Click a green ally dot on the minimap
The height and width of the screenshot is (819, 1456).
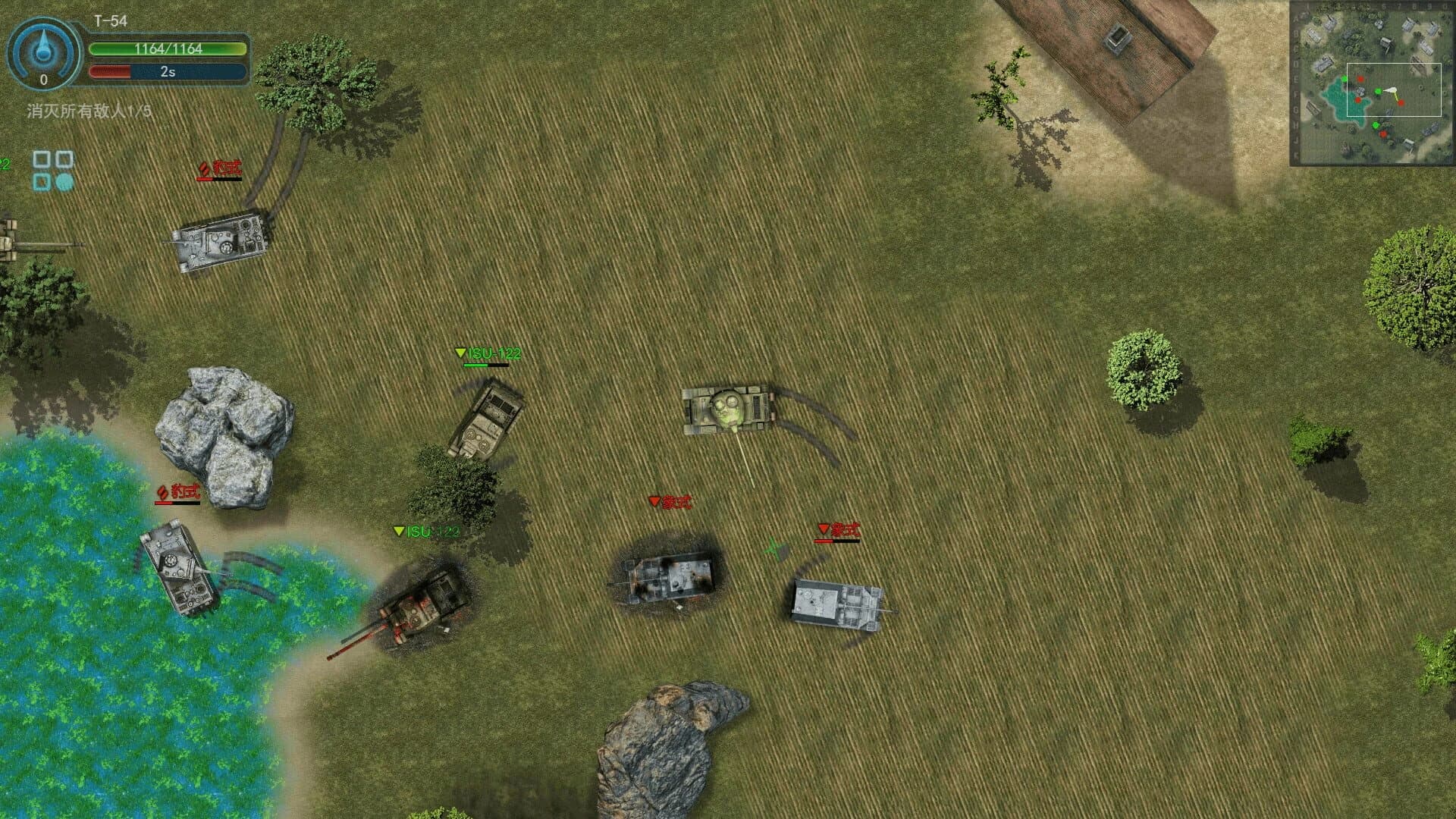(1344, 78)
